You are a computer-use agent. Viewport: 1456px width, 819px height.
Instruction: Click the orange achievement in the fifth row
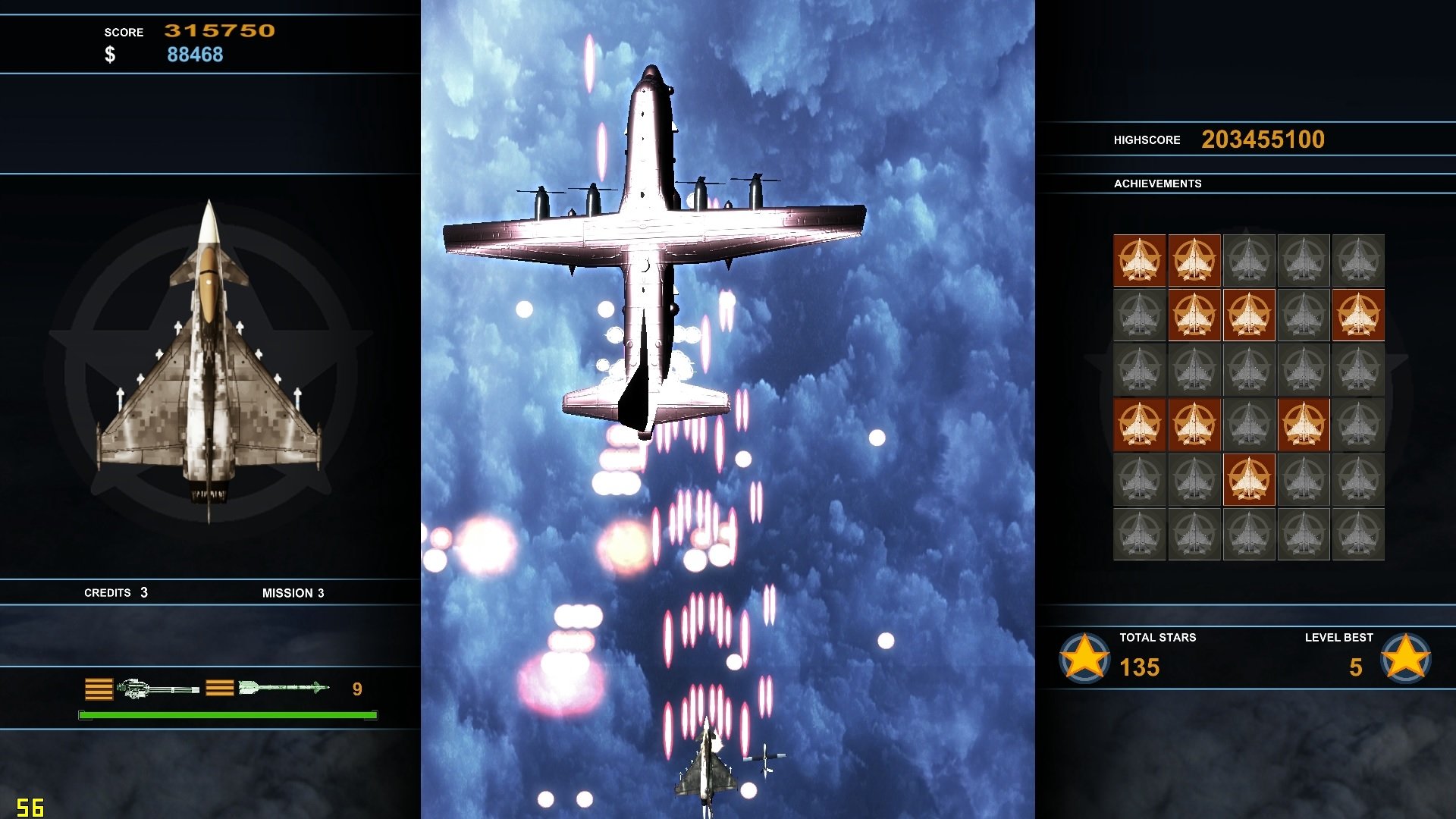point(1248,481)
